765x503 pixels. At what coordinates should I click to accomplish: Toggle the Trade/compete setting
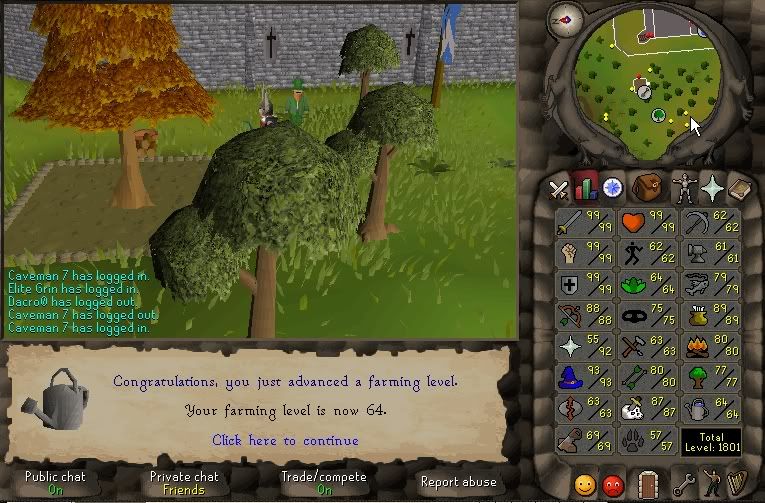(324, 483)
